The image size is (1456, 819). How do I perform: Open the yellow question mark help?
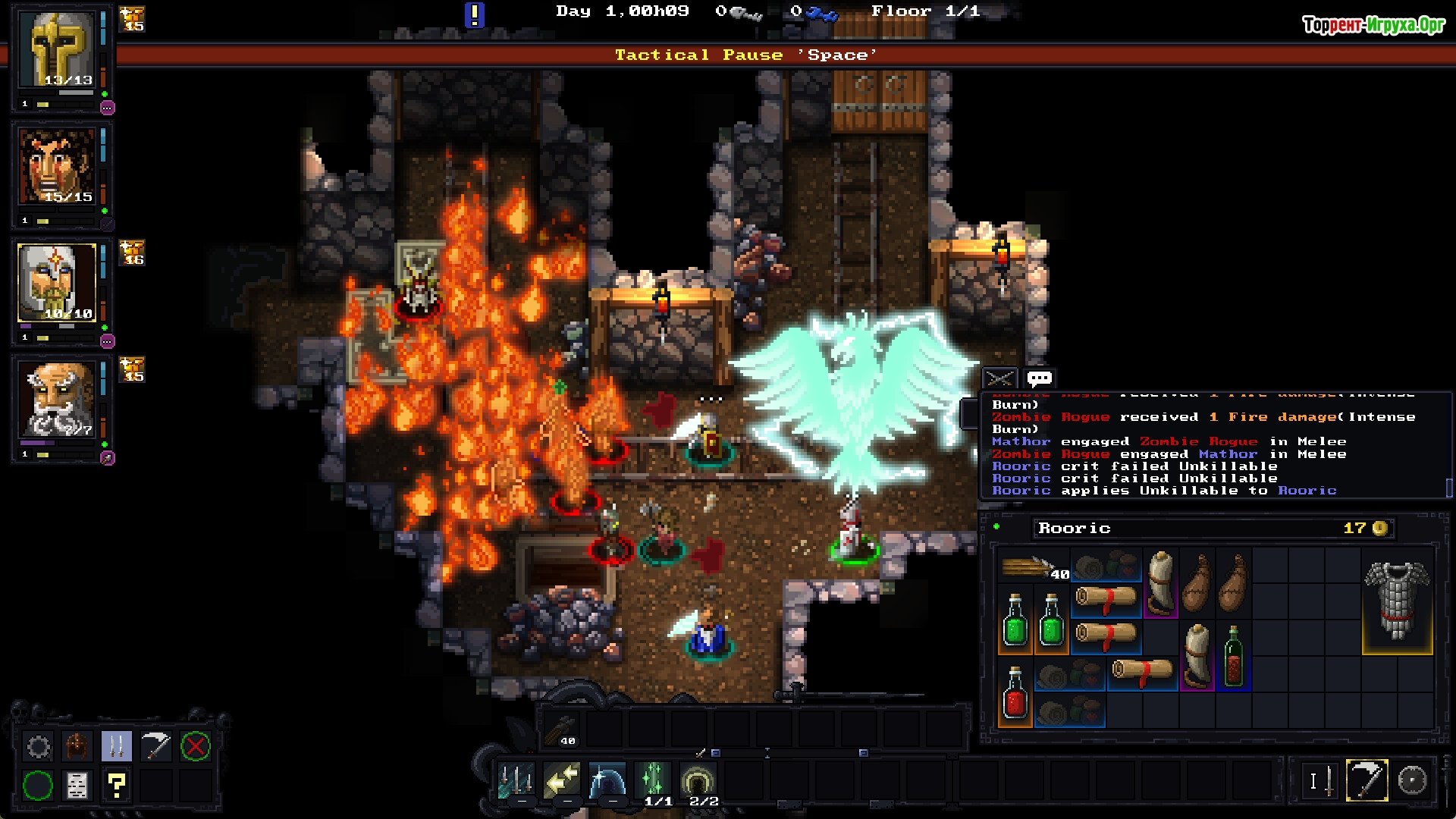point(116,786)
